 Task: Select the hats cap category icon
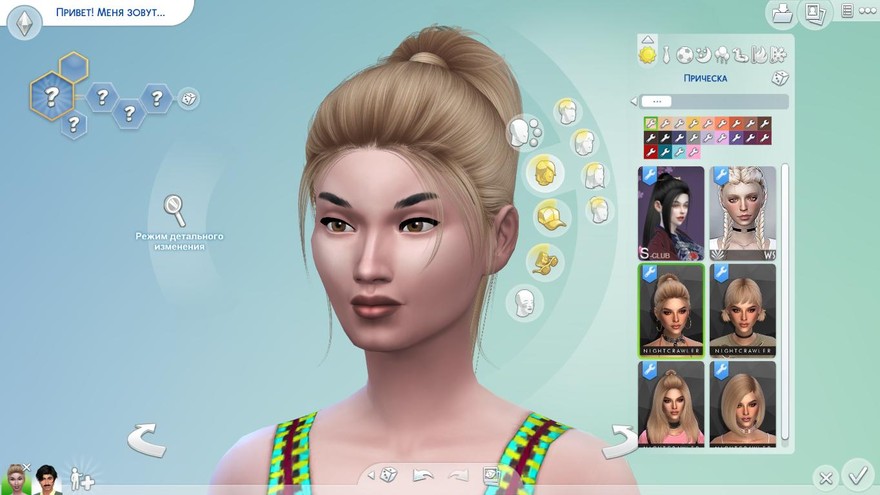(x=546, y=214)
